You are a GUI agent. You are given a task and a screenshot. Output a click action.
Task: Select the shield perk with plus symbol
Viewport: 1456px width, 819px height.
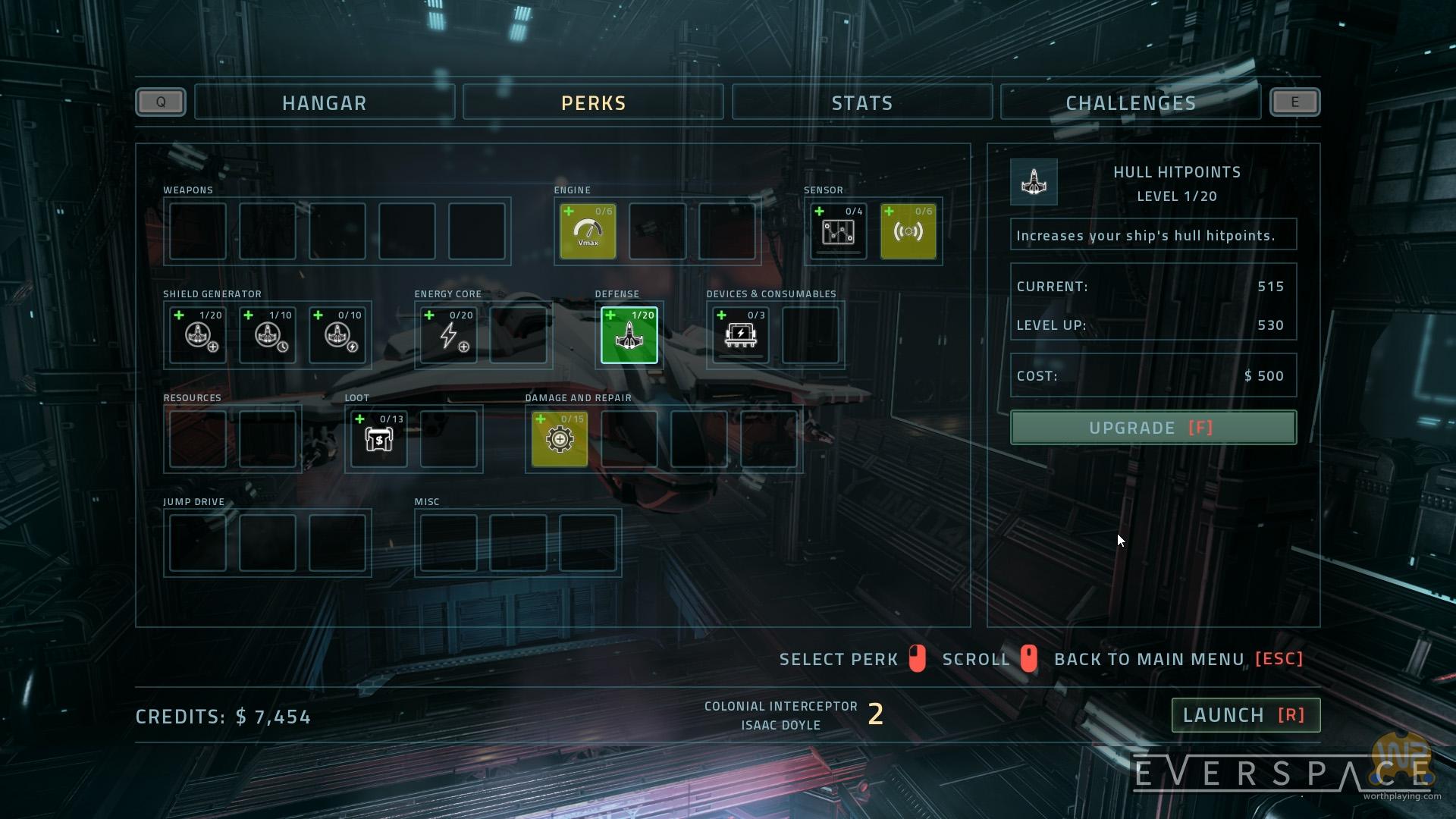[x=198, y=335]
